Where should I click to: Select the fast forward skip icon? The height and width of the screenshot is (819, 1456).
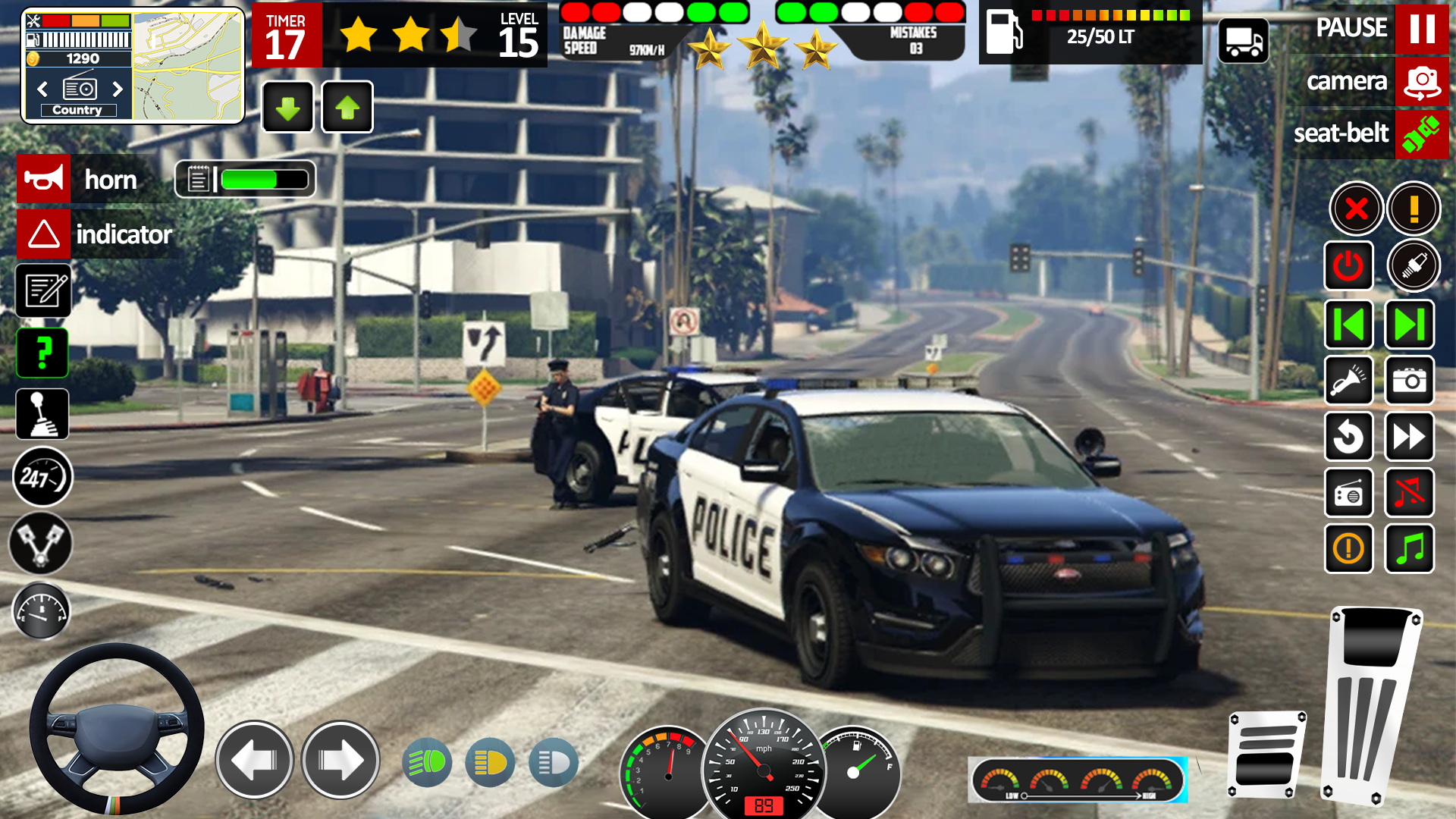[x=1409, y=436]
